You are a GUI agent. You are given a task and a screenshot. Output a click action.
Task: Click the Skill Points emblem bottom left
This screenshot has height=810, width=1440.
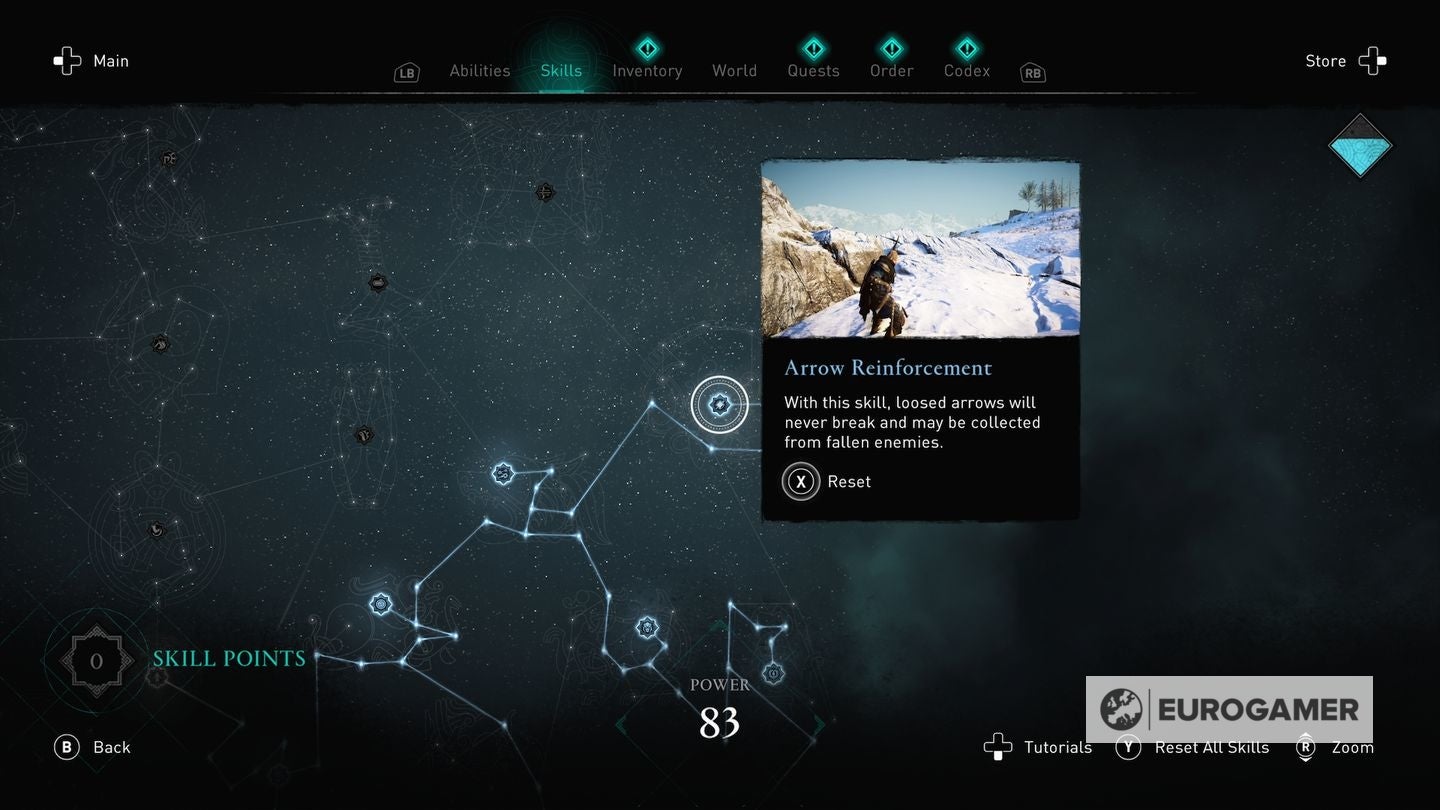(x=96, y=659)
